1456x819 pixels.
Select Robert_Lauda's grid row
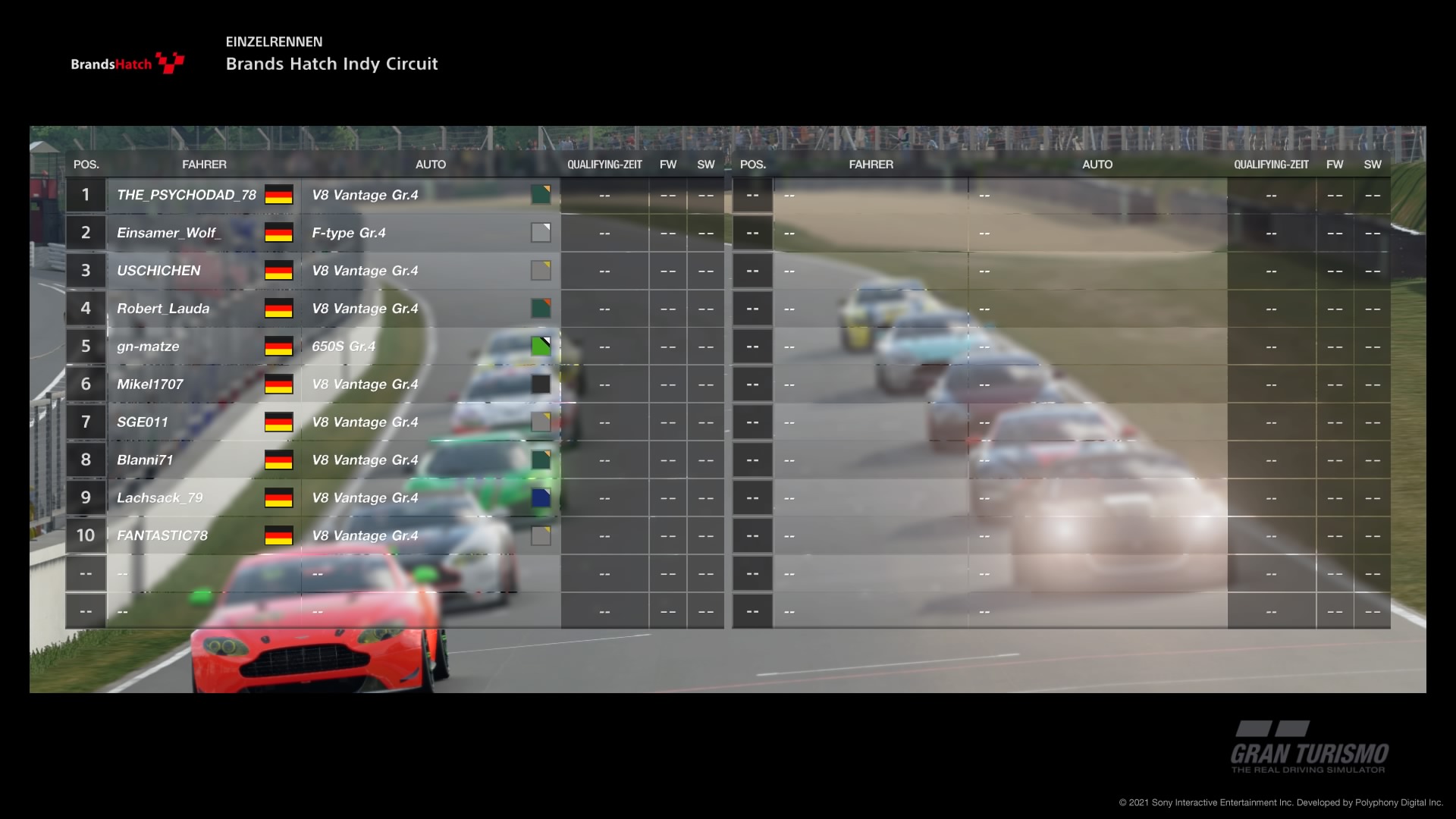(163, 309)
